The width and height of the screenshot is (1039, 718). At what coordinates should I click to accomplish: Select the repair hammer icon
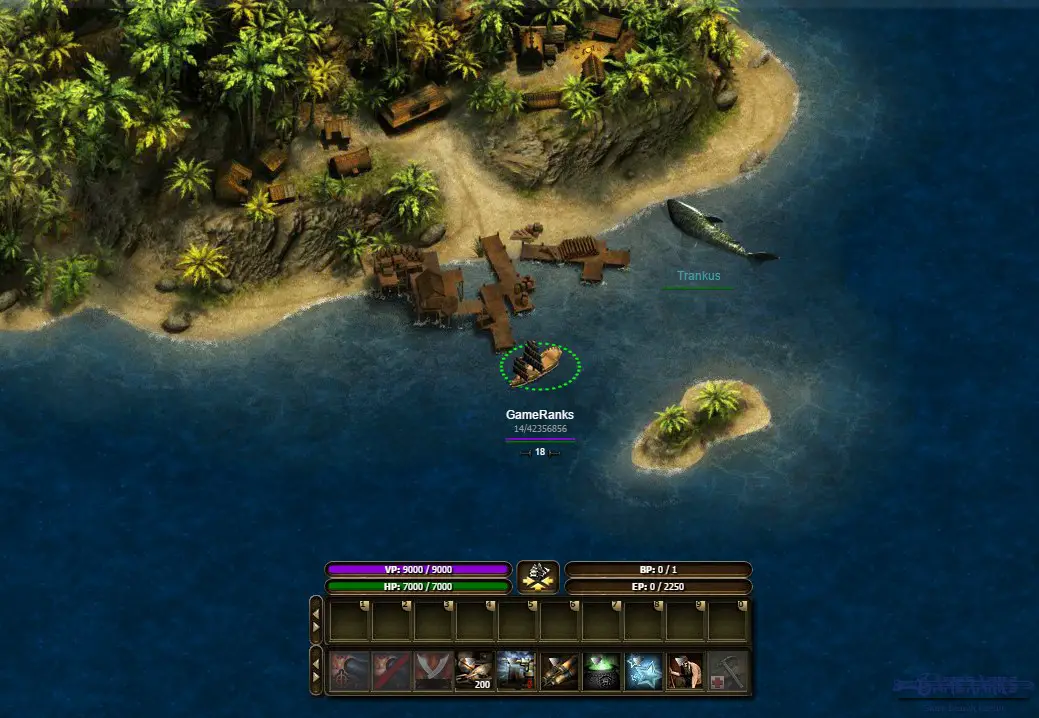[x=728, y=670]
